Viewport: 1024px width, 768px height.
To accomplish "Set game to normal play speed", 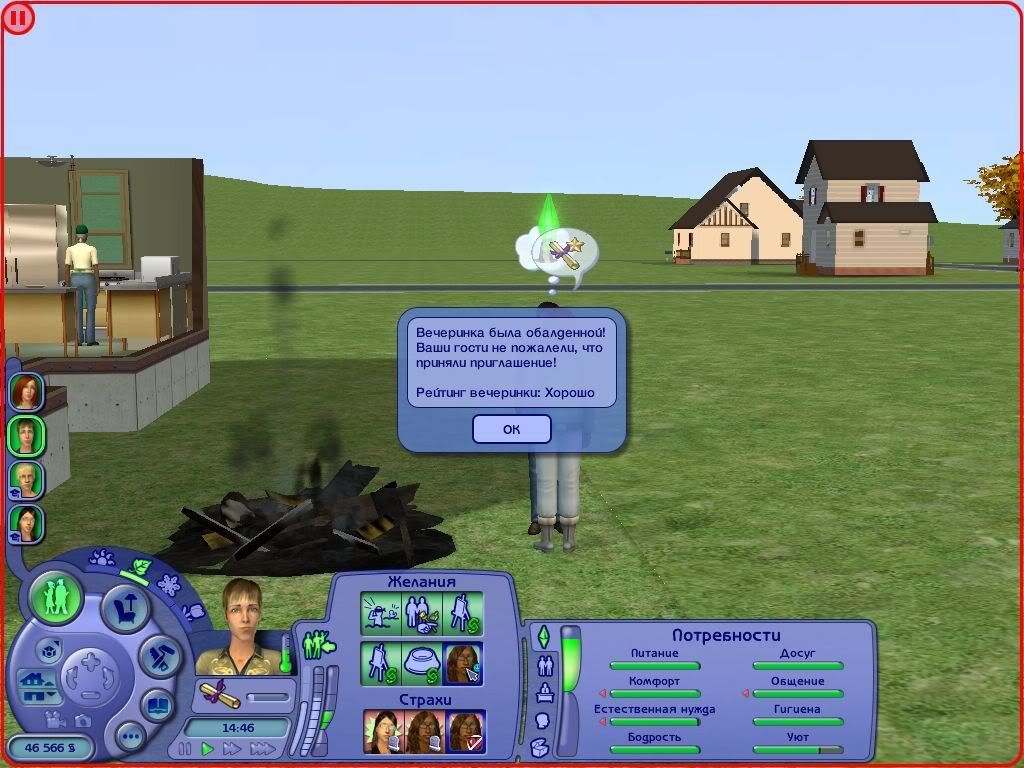I will point(208,748).
